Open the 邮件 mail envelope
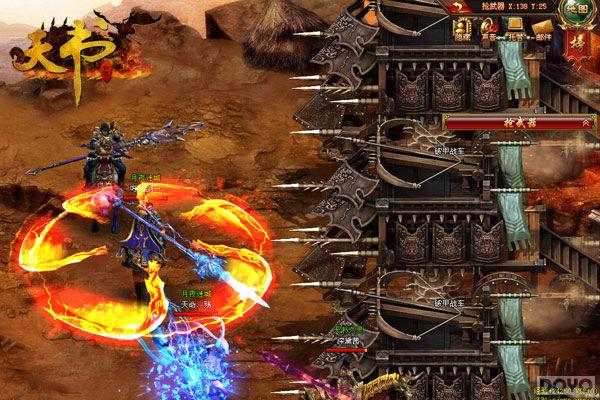The height and width of the screenshot is (400, 600). (x=542, y=32)
